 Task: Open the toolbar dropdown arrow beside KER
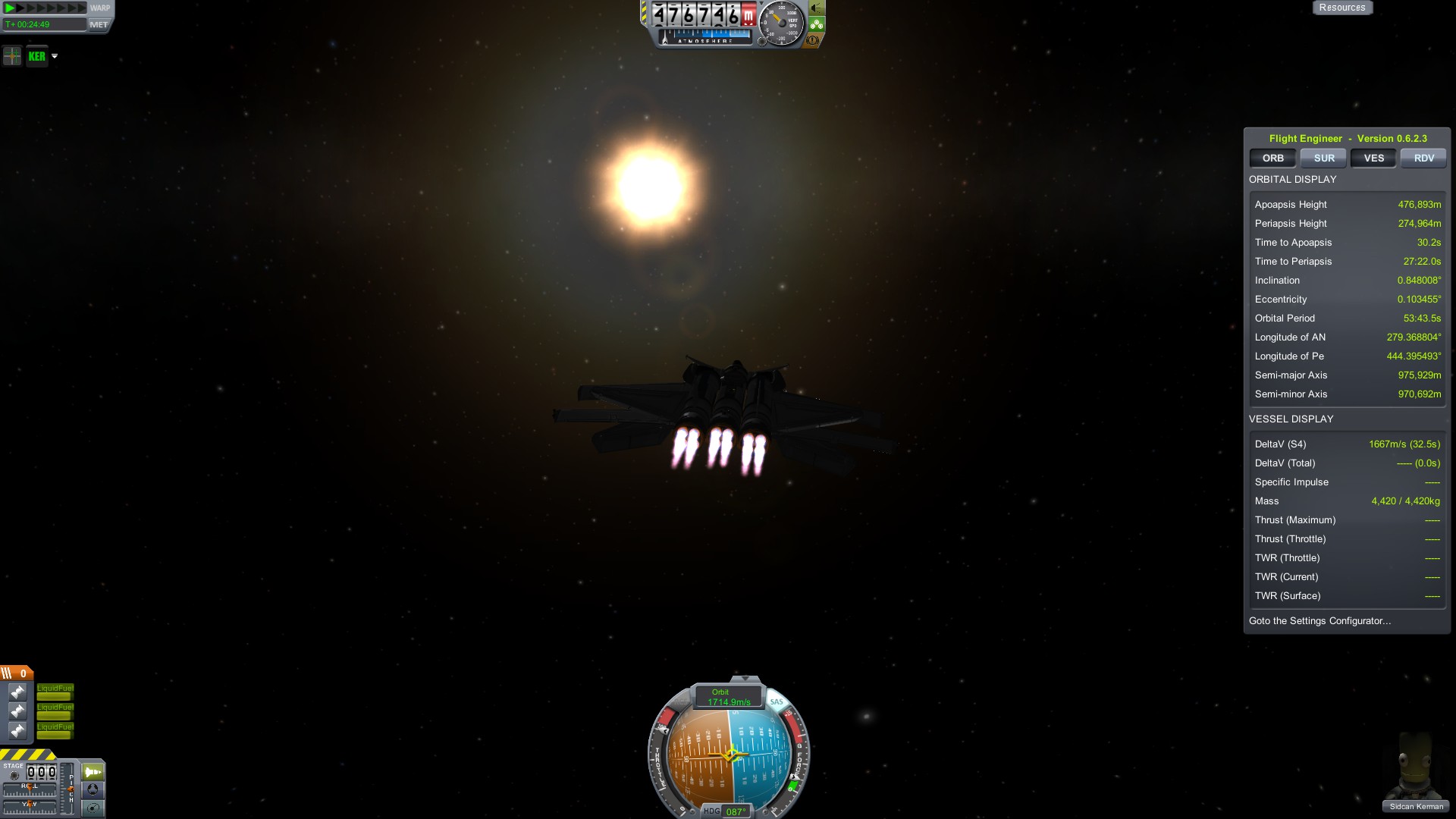55,56
